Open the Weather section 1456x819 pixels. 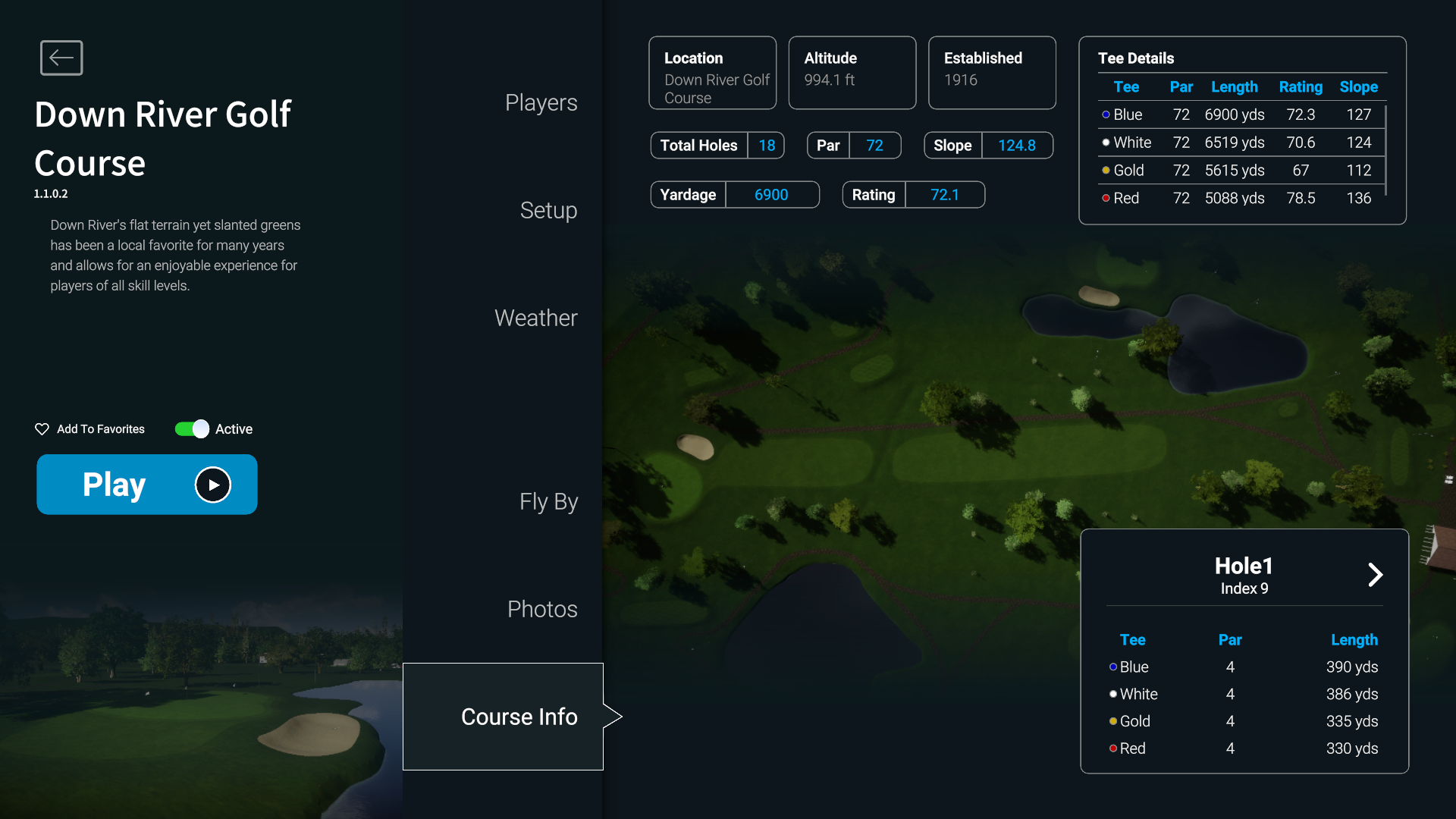pos(535,318)
